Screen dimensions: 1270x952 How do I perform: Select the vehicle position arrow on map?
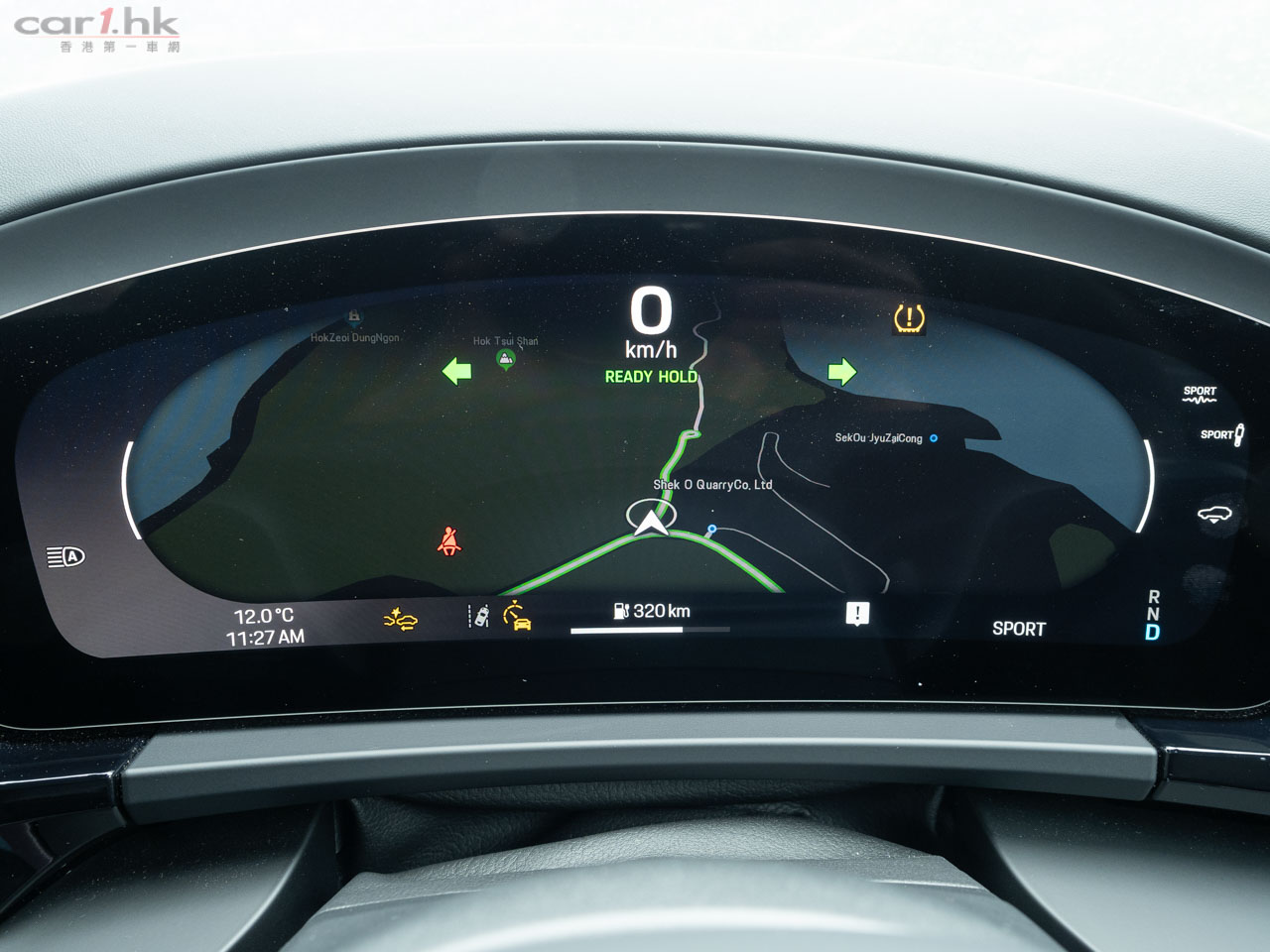651,521
